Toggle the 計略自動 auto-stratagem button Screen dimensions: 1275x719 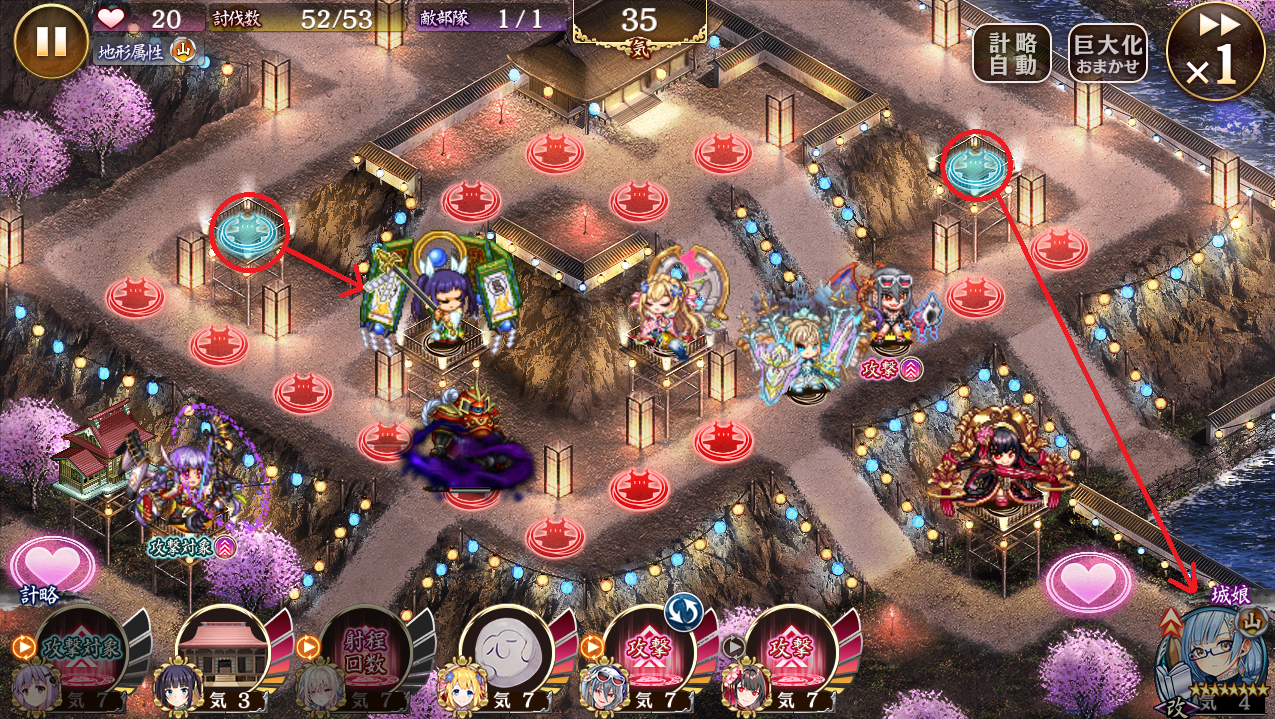point(1012,53)
